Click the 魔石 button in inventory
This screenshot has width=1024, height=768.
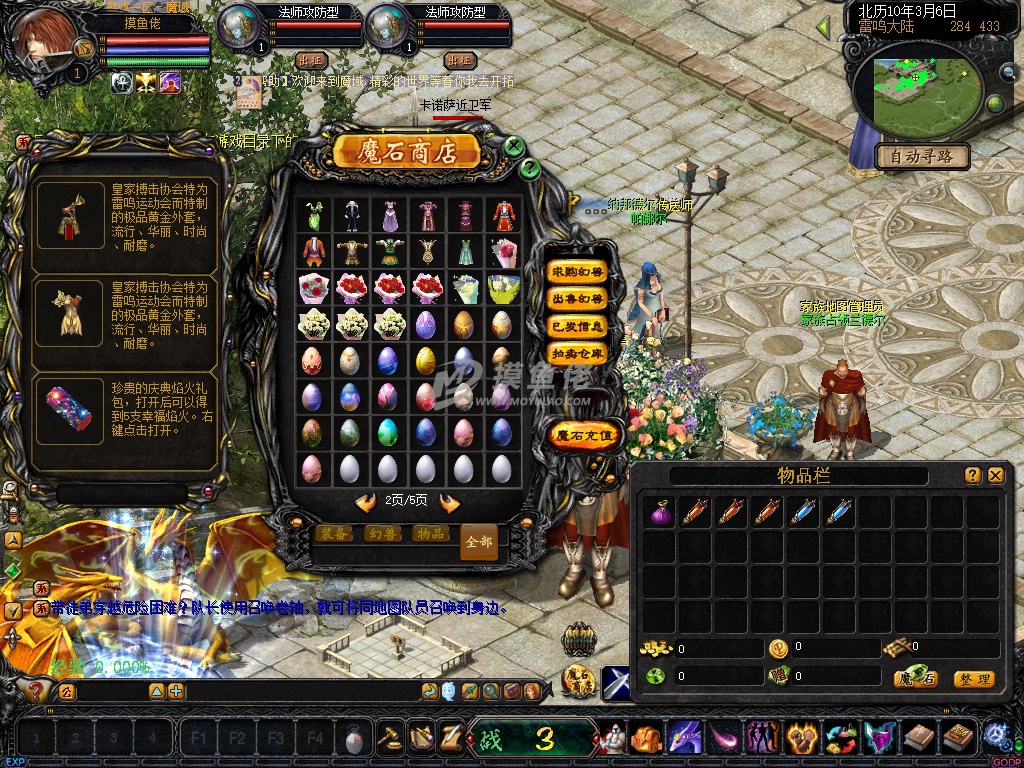click(x=916, y=679)
